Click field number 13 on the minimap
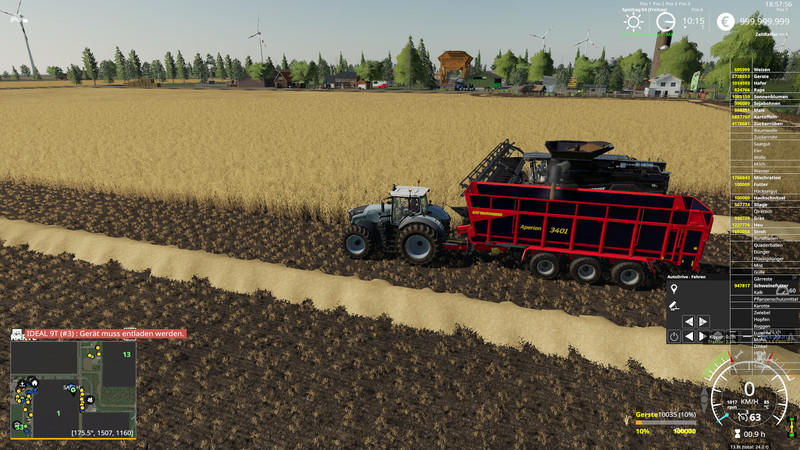 pyautogui.click(x=127, y=354)
